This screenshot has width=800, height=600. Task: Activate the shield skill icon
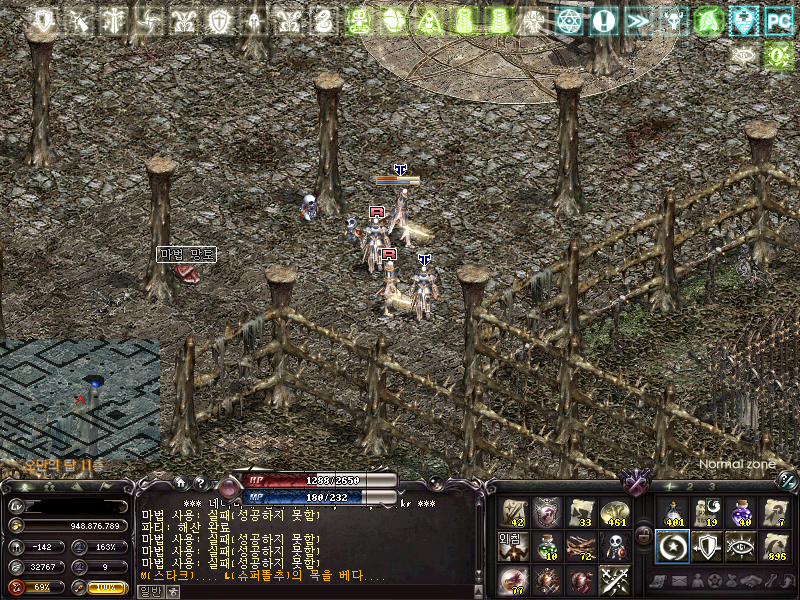click(707, 547)
